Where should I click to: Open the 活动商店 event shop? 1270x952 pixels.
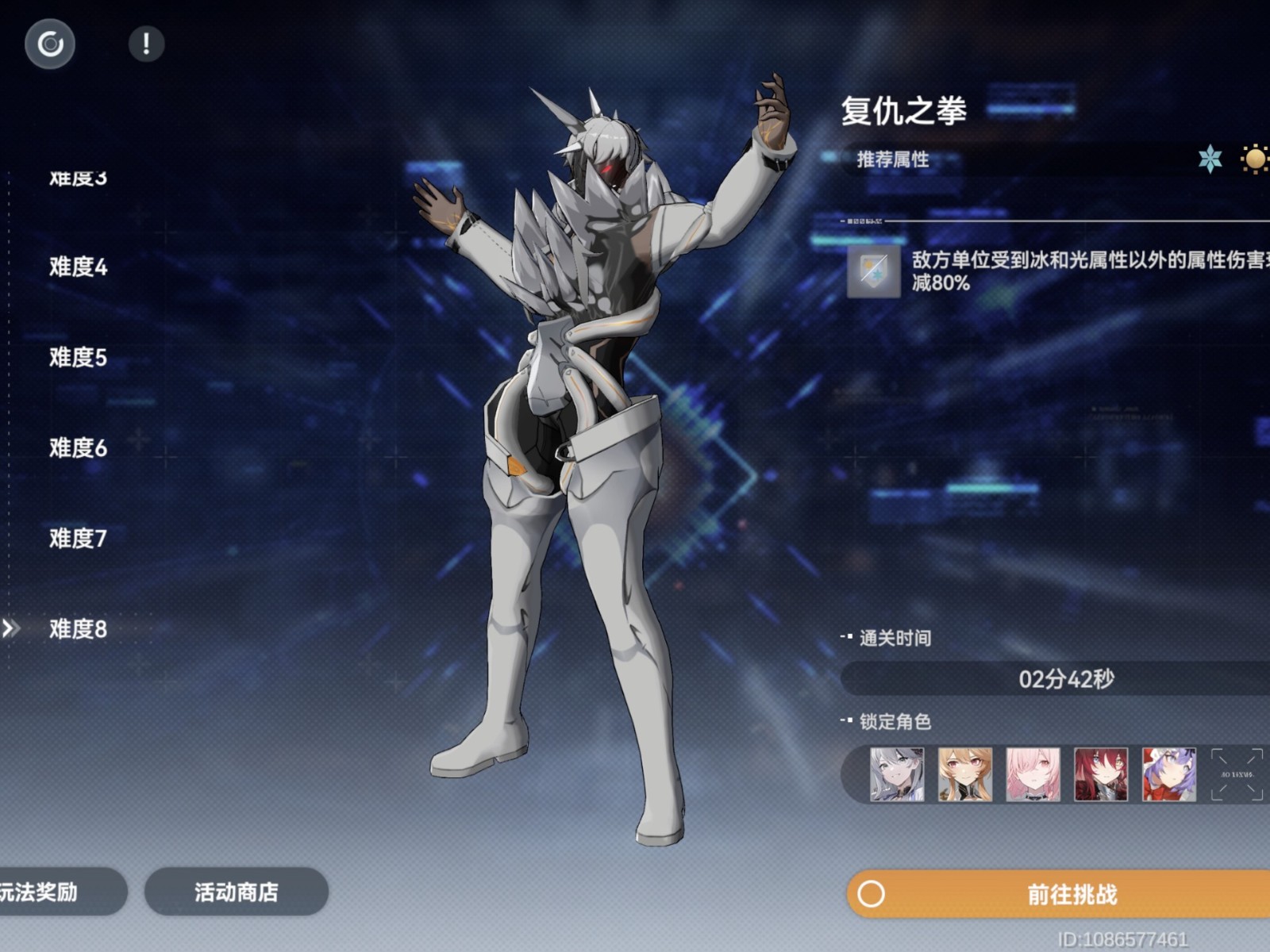[236, 892]
